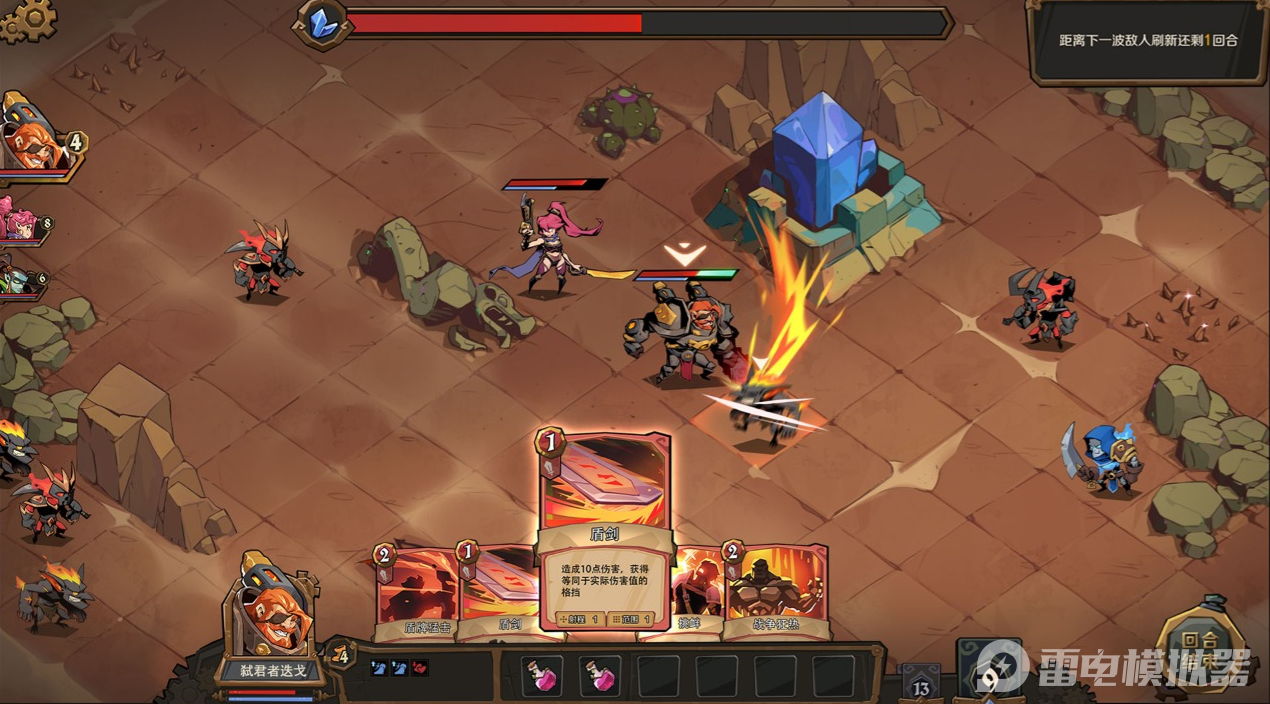This screenshot has width=1270, height=704.
Task: Click the blue crystal health icon
Action: coord(322,24)
